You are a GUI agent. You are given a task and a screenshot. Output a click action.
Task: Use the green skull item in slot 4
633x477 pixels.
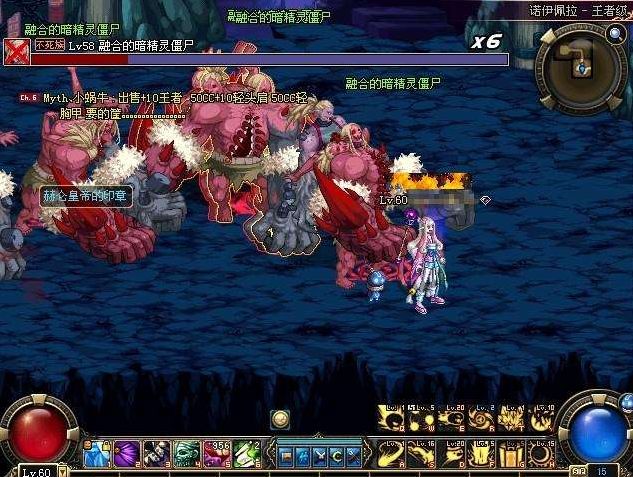tap(187, 453)
